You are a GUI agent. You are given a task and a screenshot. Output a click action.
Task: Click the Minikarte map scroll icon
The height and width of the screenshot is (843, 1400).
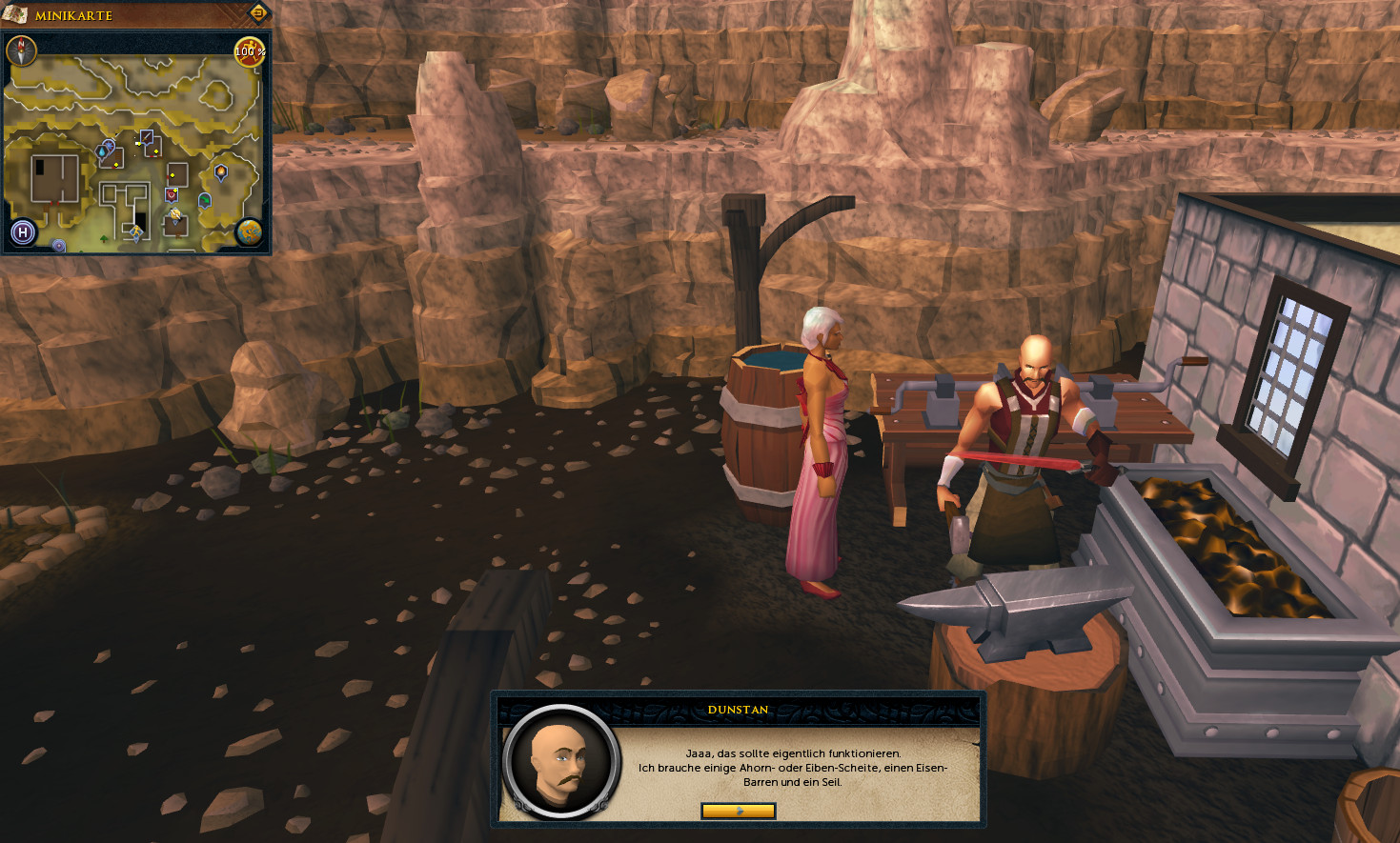(14, 14)
